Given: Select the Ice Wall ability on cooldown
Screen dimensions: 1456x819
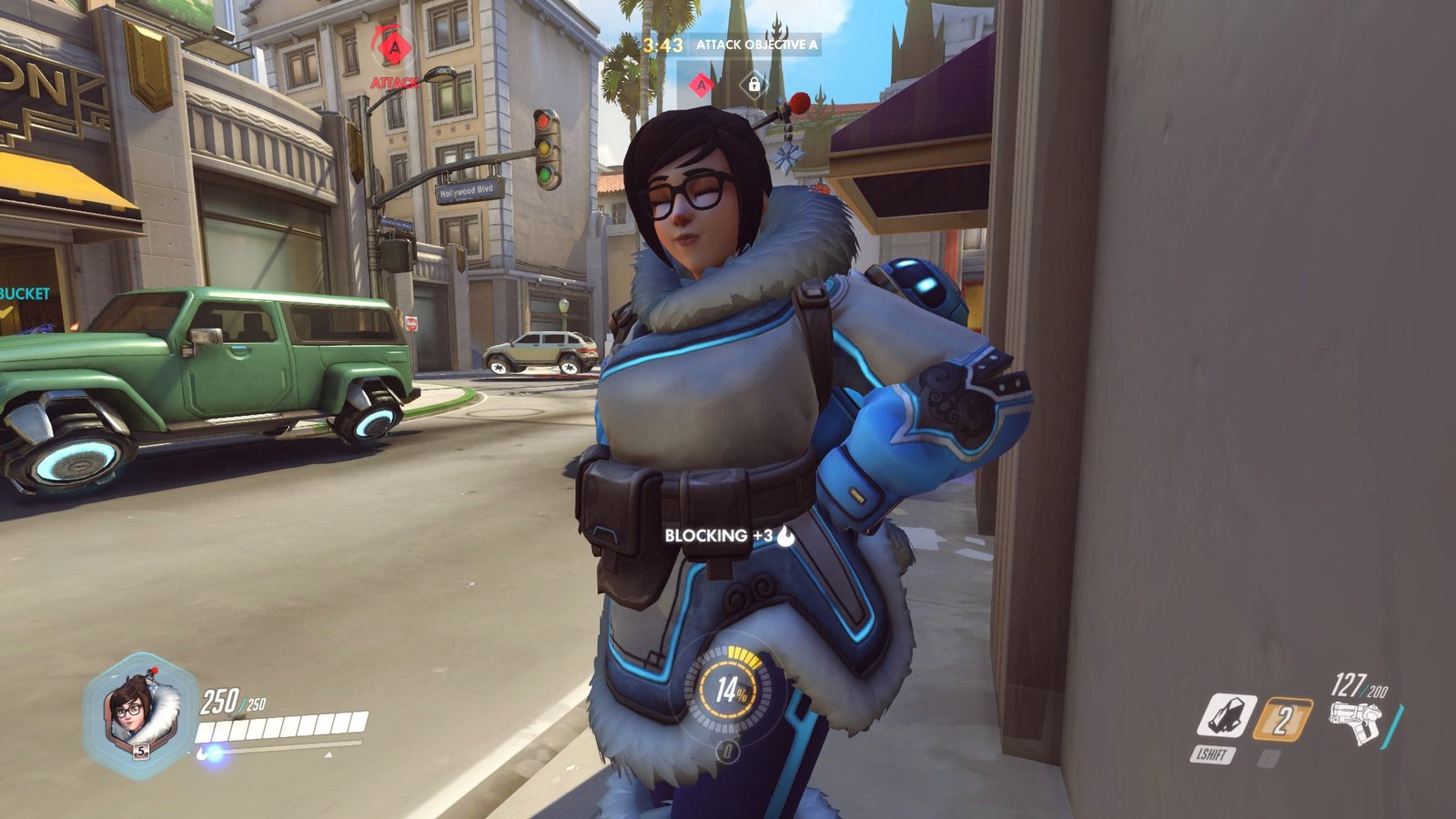Looking at the screenshot, I should point(1282,720).
